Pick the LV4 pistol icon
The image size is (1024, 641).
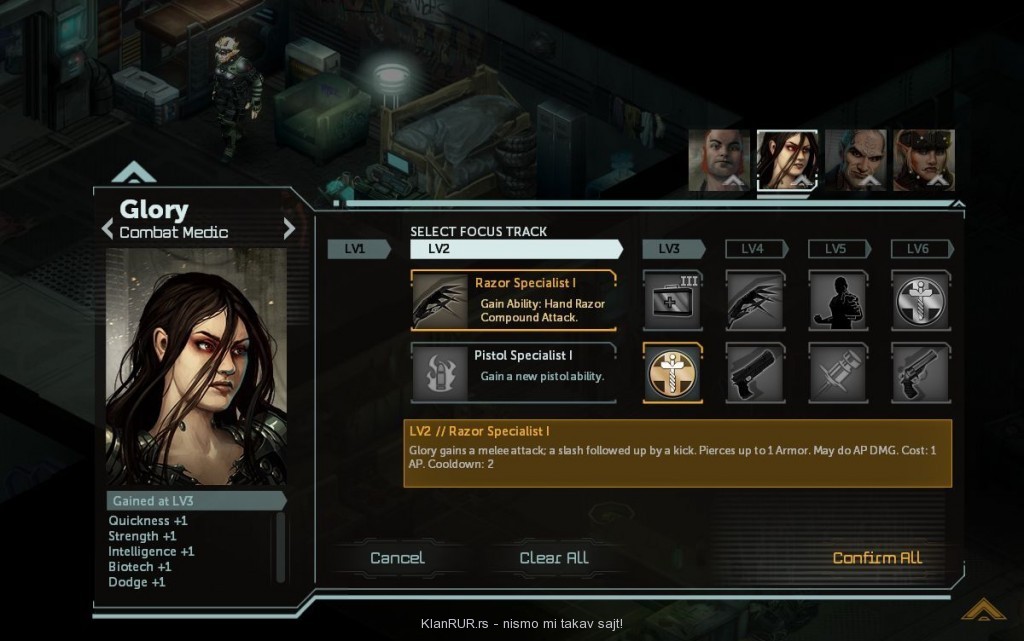point(755,373)
